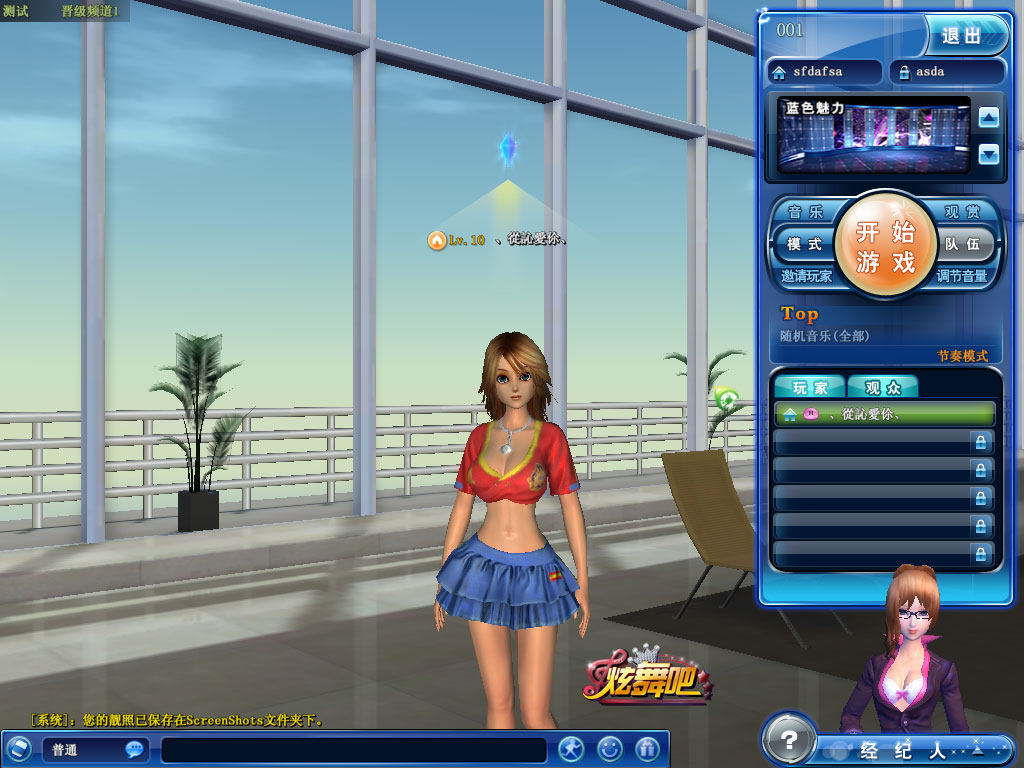The height and width of the screenshot is (768, 1024).
Task: Open 调节音量 volume adjustment
Action: (962, 276)
